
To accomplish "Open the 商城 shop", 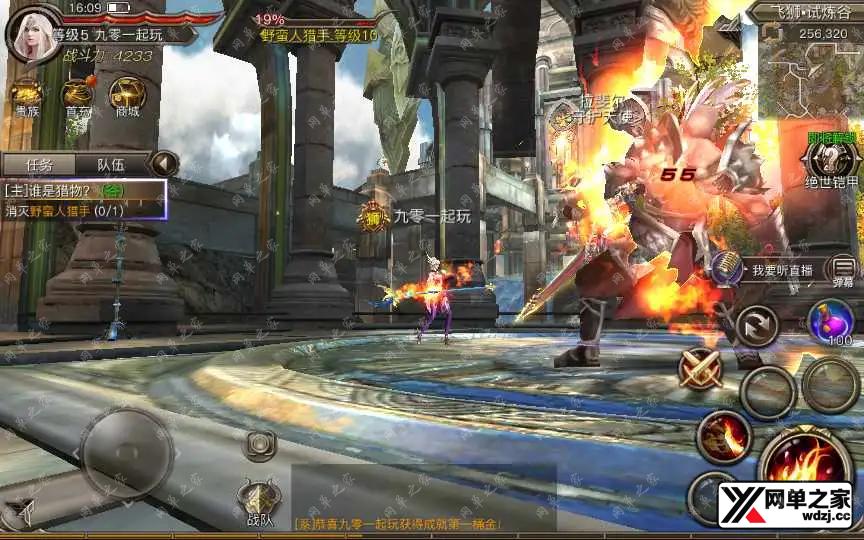I will (127, 97).
